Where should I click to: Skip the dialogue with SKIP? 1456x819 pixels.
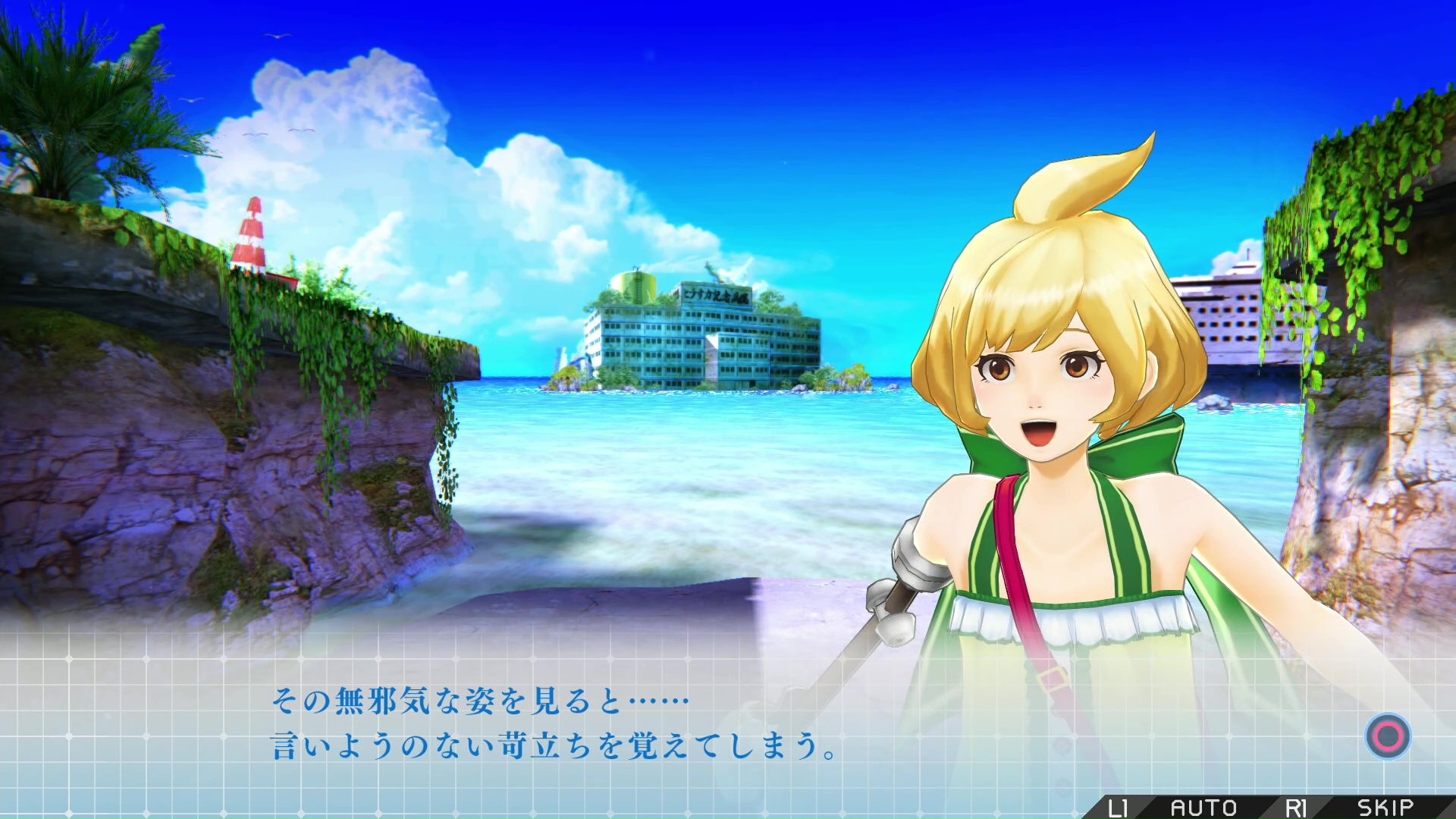(1385, 808)
